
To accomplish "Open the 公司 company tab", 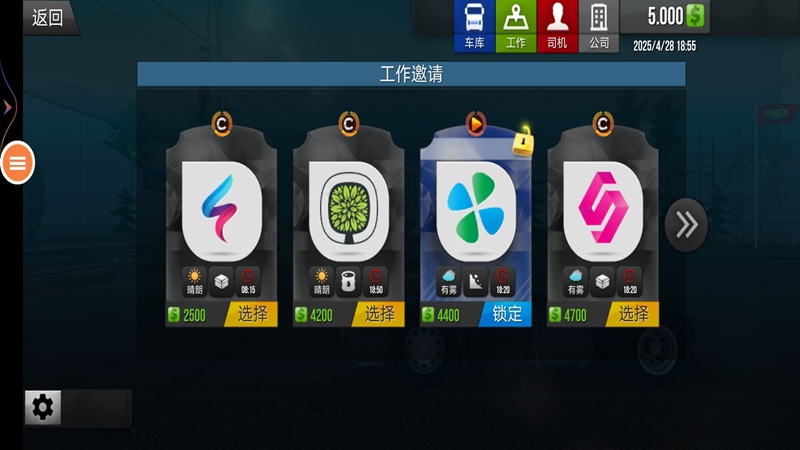I will pyautogui.click(x=599, y=26).
